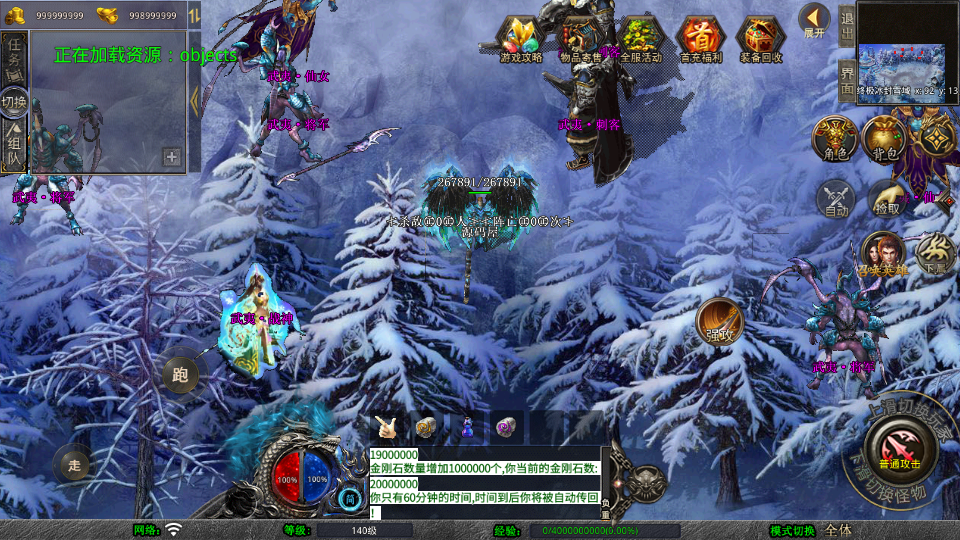Click the 展开 expand arrow button
Image resolution: width=960 pixels, height=540 pixels.
pyautogui.click(x=814, y=20)
